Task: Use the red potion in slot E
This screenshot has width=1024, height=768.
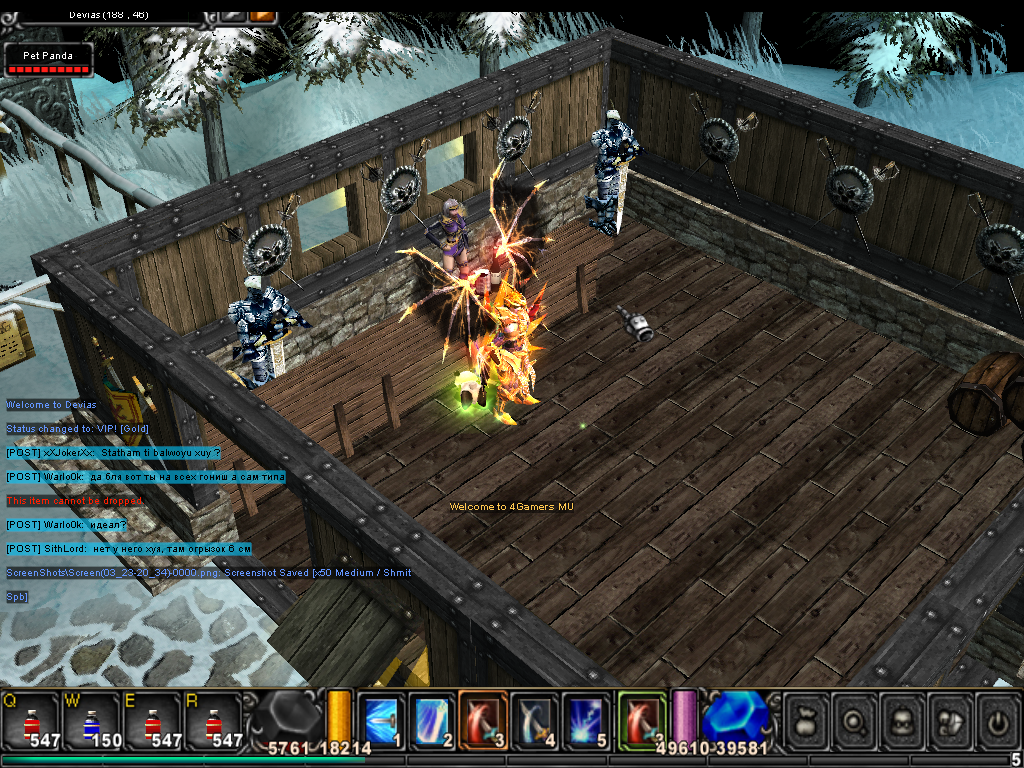Action: [151, 720]
